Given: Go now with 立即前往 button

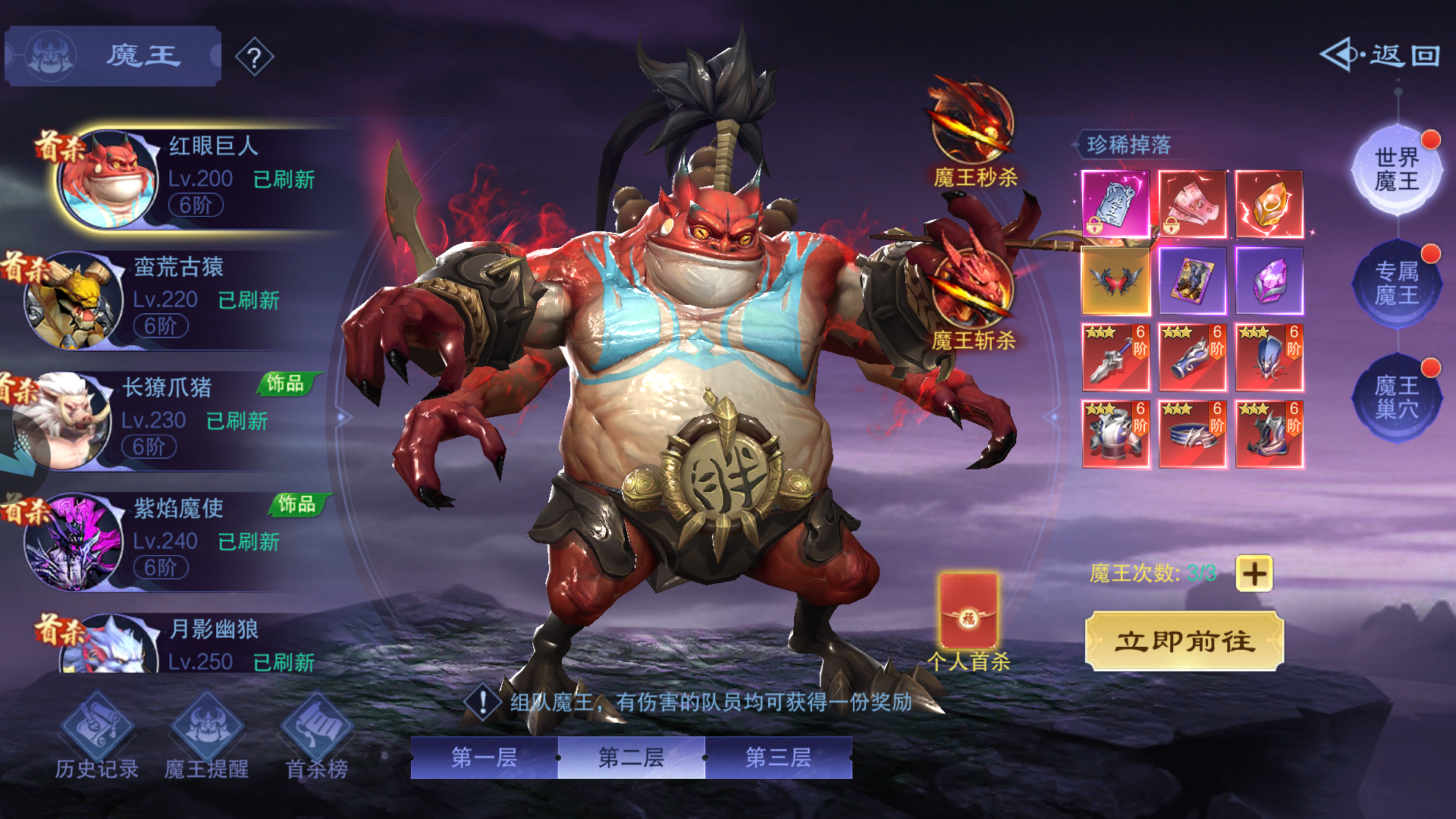Looking at the screenshot, I should (1185, 642).
